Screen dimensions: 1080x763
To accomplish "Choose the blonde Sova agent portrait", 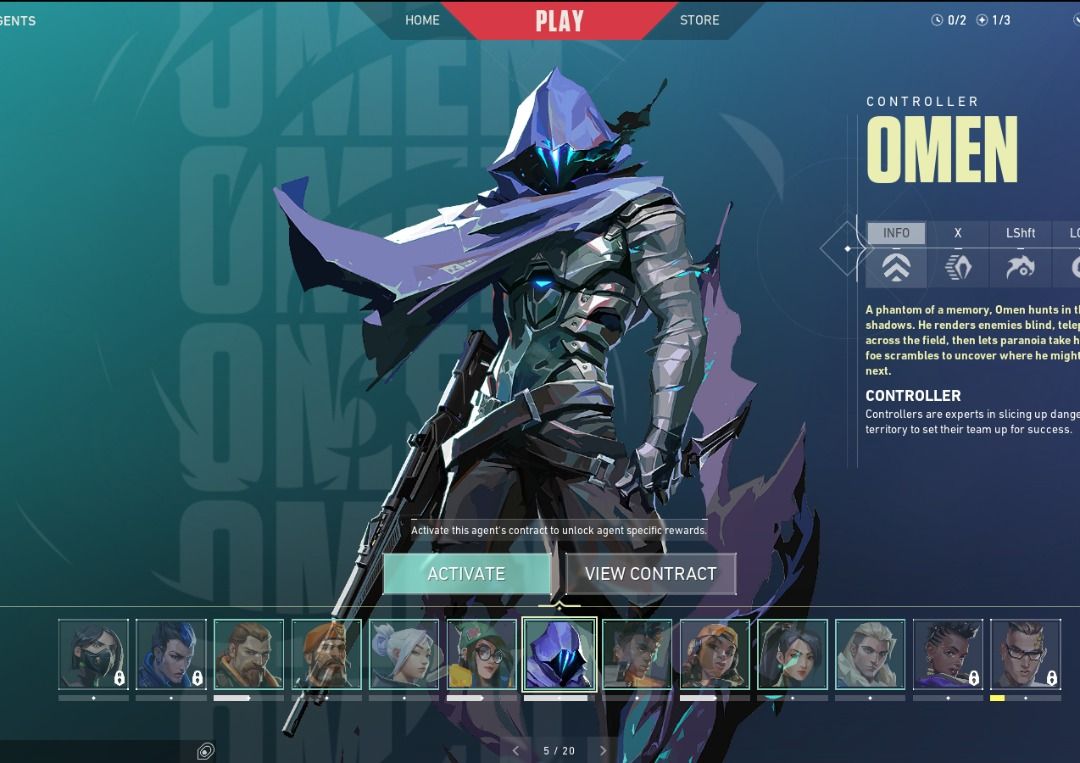I will (x=870, y=655).
